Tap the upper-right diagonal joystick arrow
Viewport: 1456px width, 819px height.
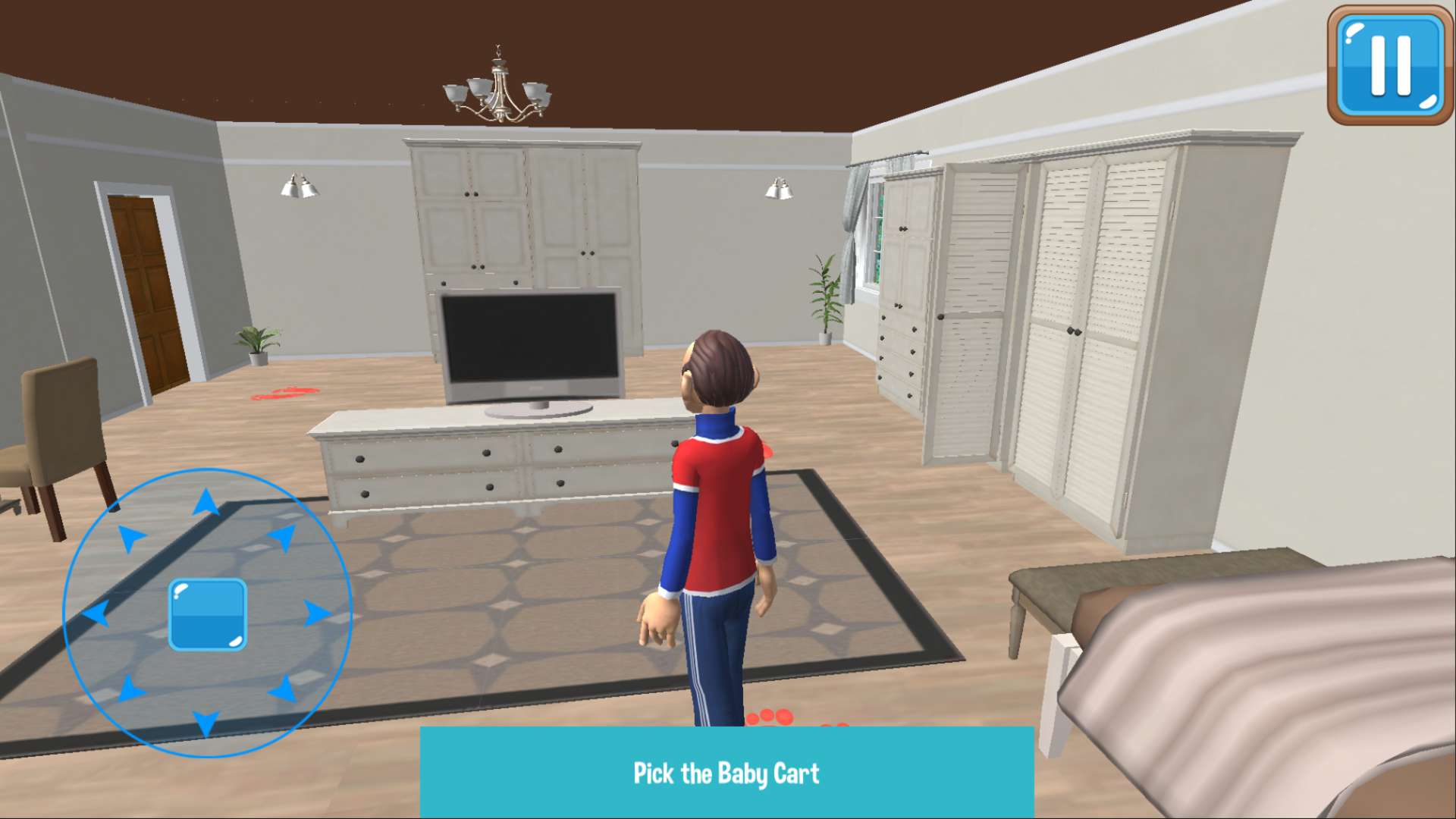click(x=284, y=535)
